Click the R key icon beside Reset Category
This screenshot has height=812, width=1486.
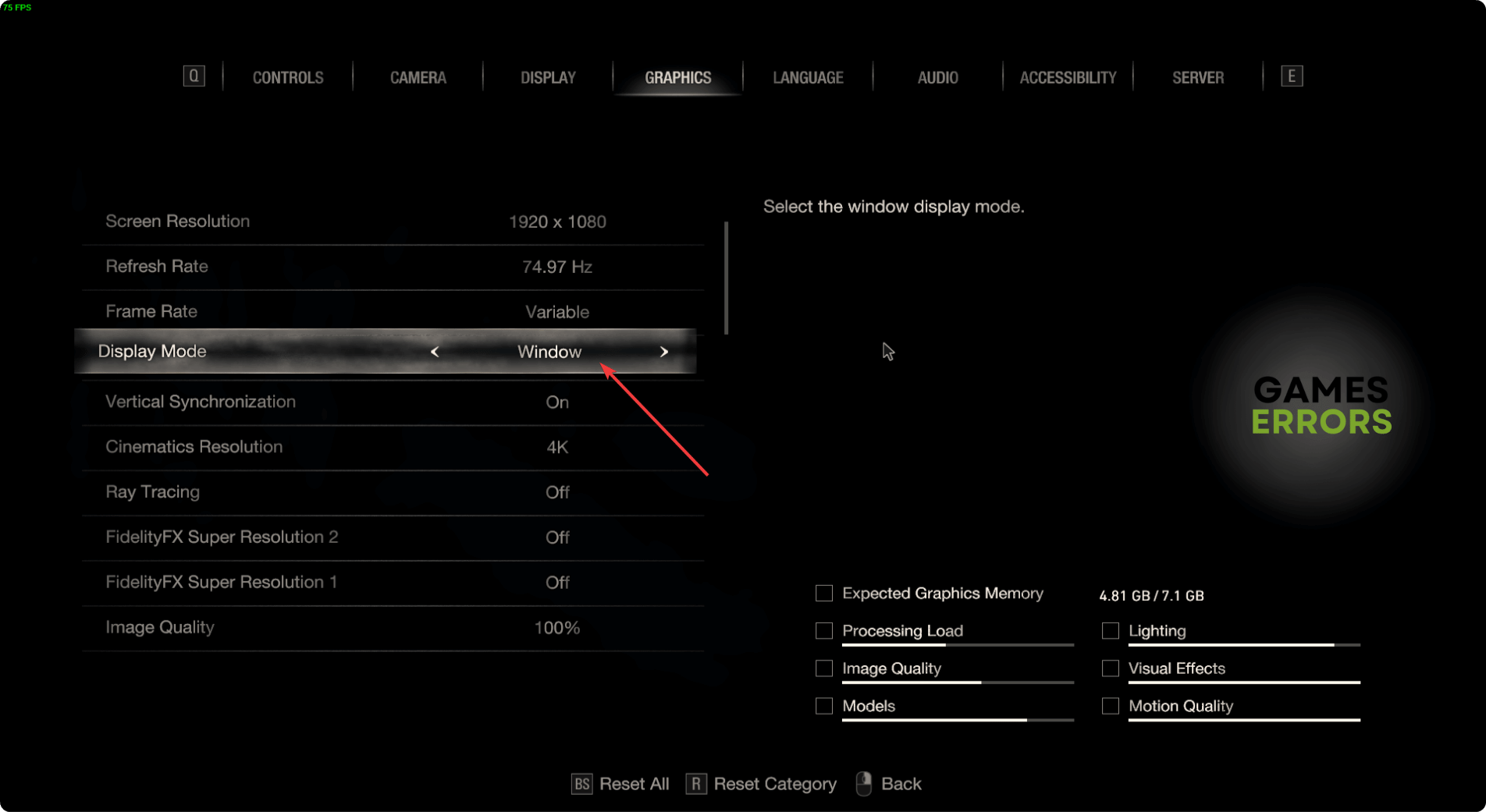(697, 784)
